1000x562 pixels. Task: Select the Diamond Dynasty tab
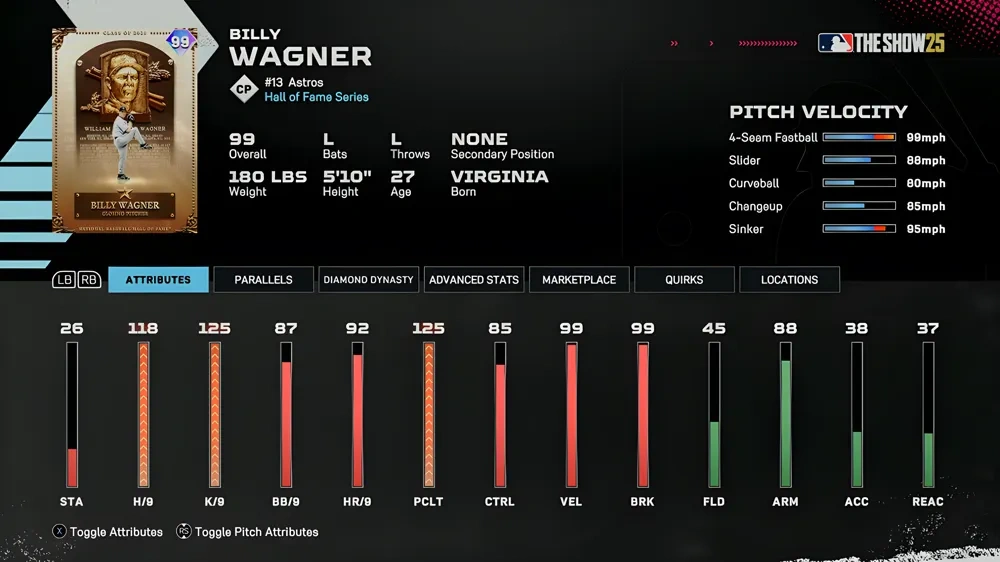[368, 280]
